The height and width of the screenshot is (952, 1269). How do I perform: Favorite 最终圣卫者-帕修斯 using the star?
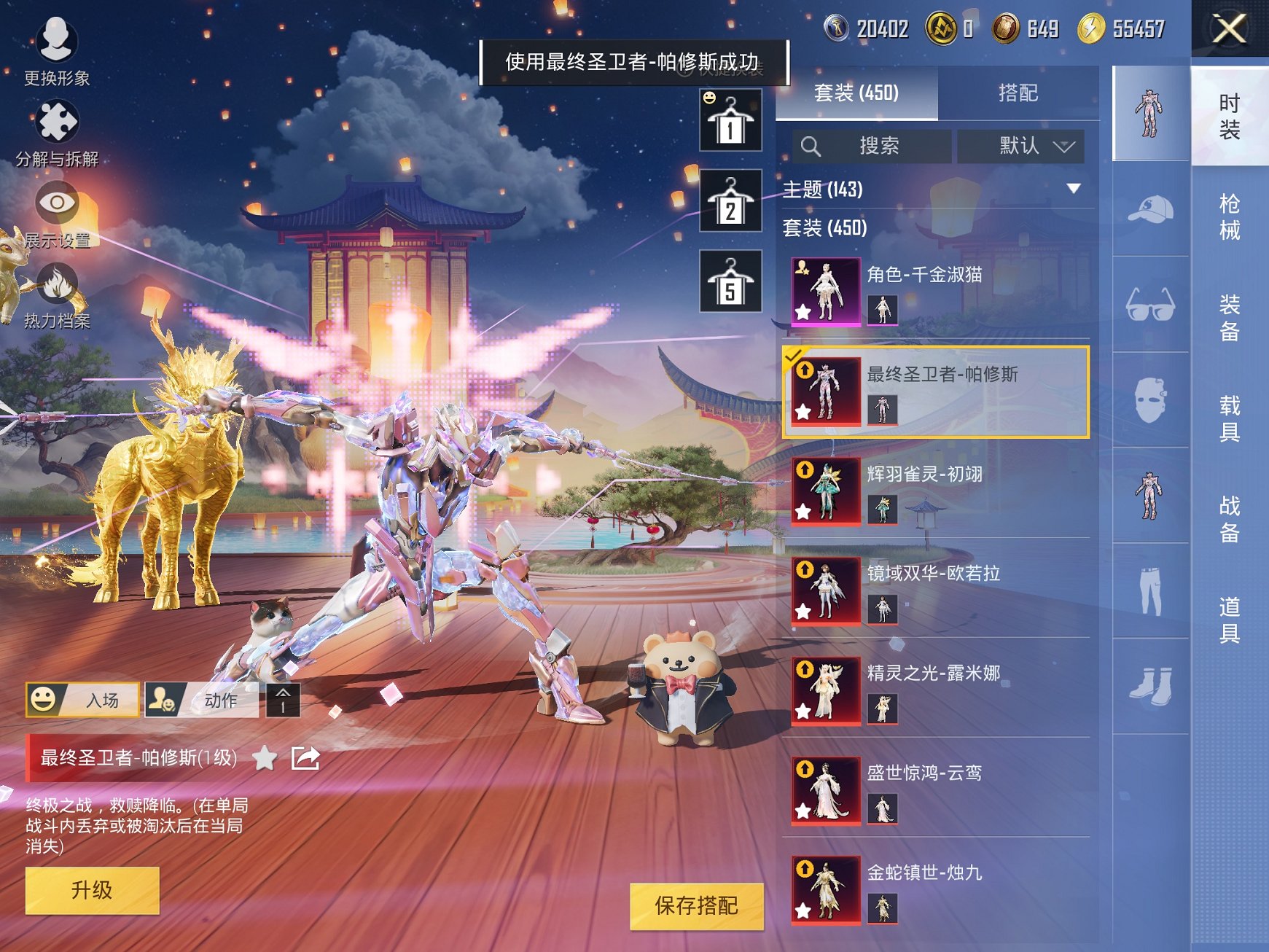tap(265, 758)
